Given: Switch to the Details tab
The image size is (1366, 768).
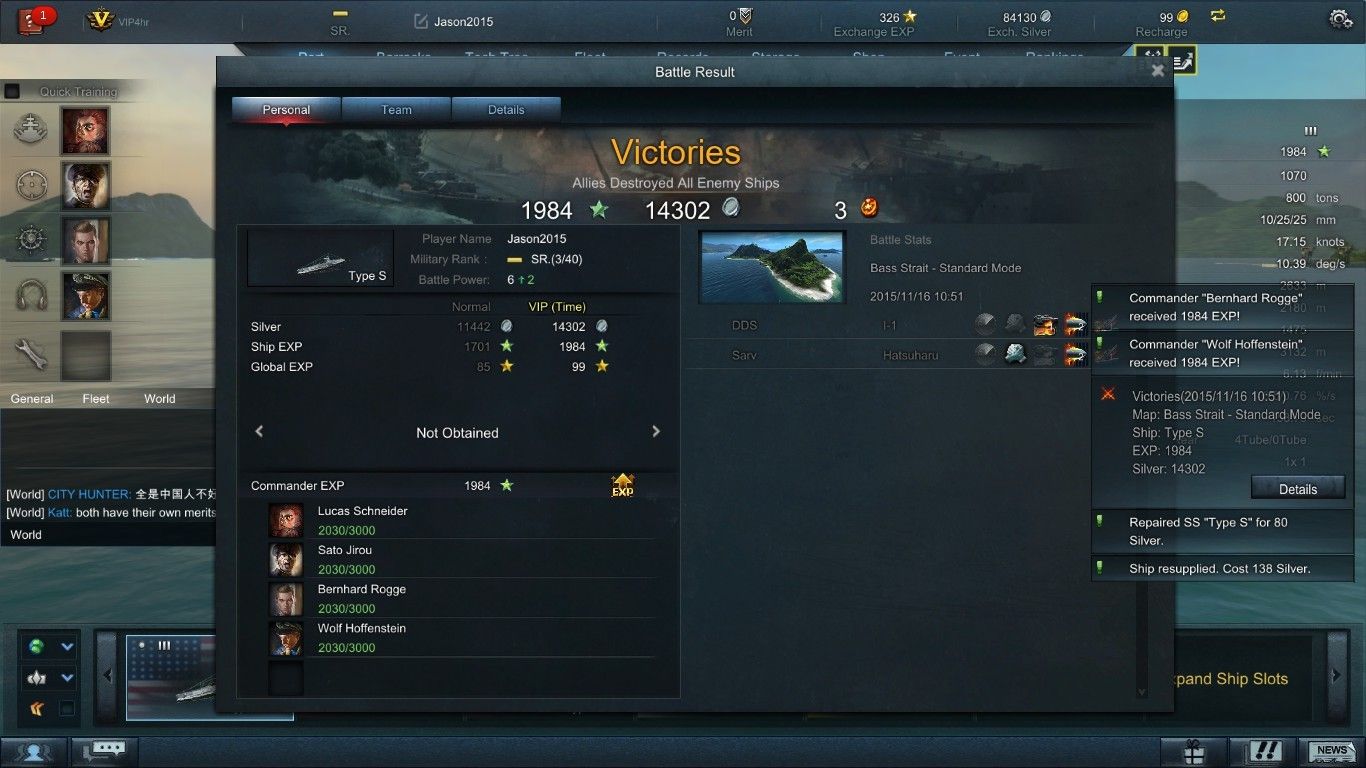Looking at the screenshot, I should (506, 110).
